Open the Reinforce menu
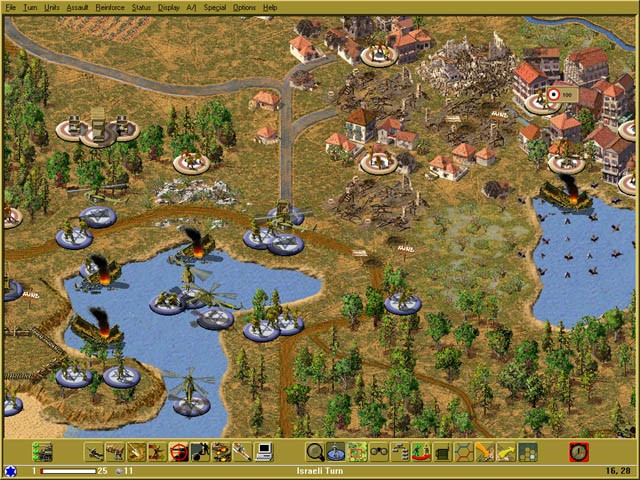640x480 pixels. click(x=110, y=7)
